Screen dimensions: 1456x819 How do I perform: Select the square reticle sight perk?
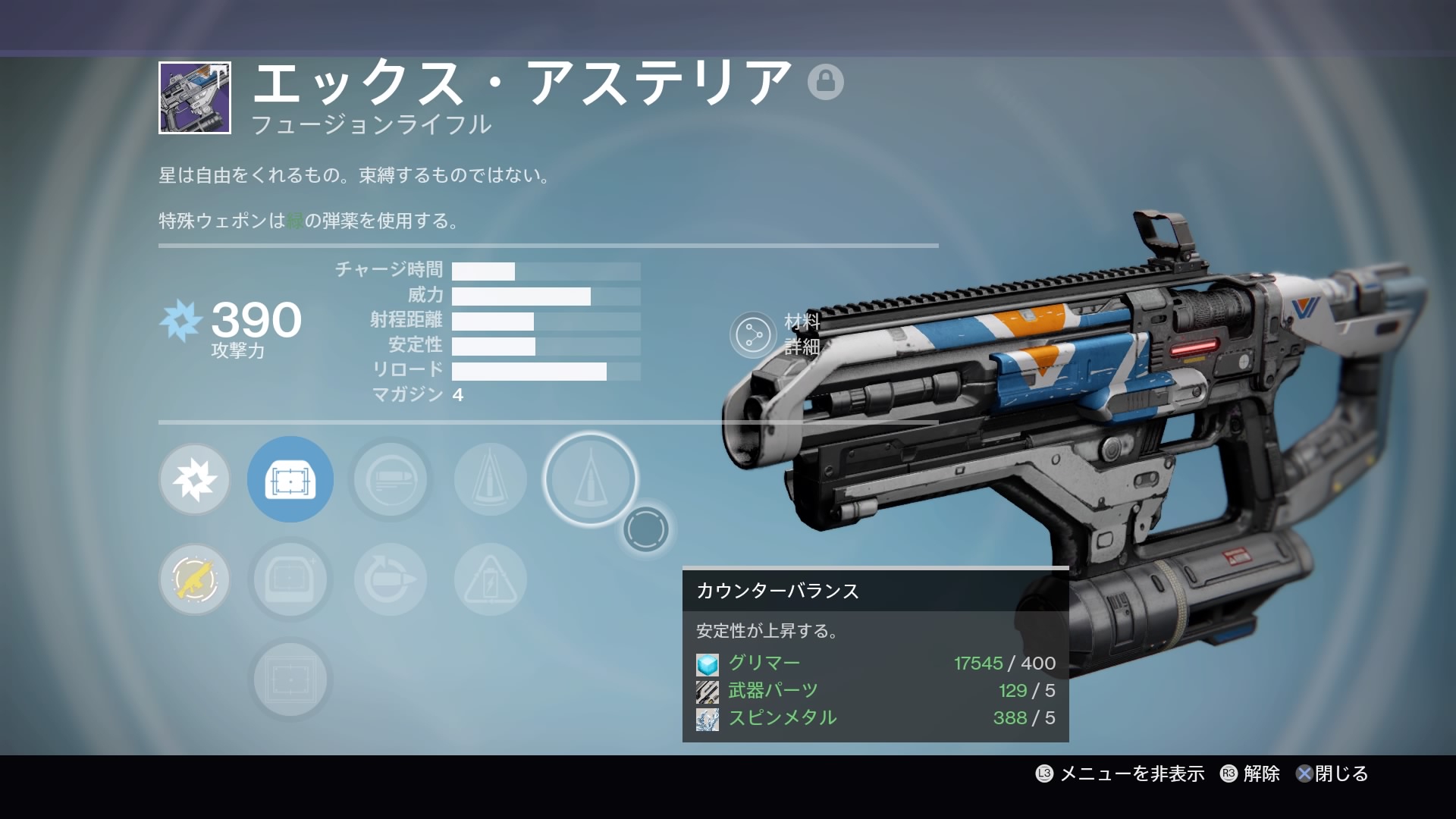pos(290,679)
